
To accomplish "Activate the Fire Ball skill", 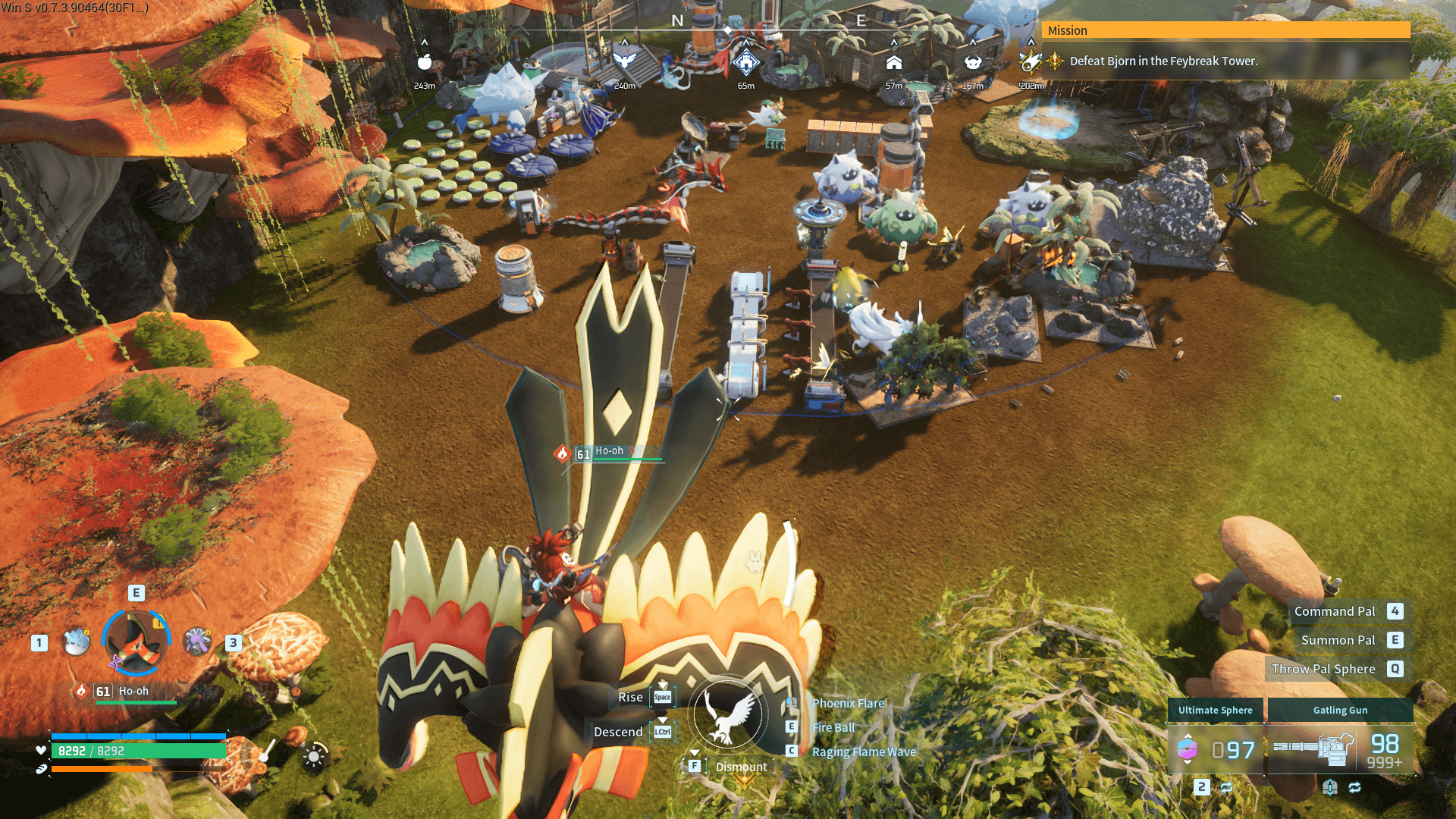I will pos(833,727).
